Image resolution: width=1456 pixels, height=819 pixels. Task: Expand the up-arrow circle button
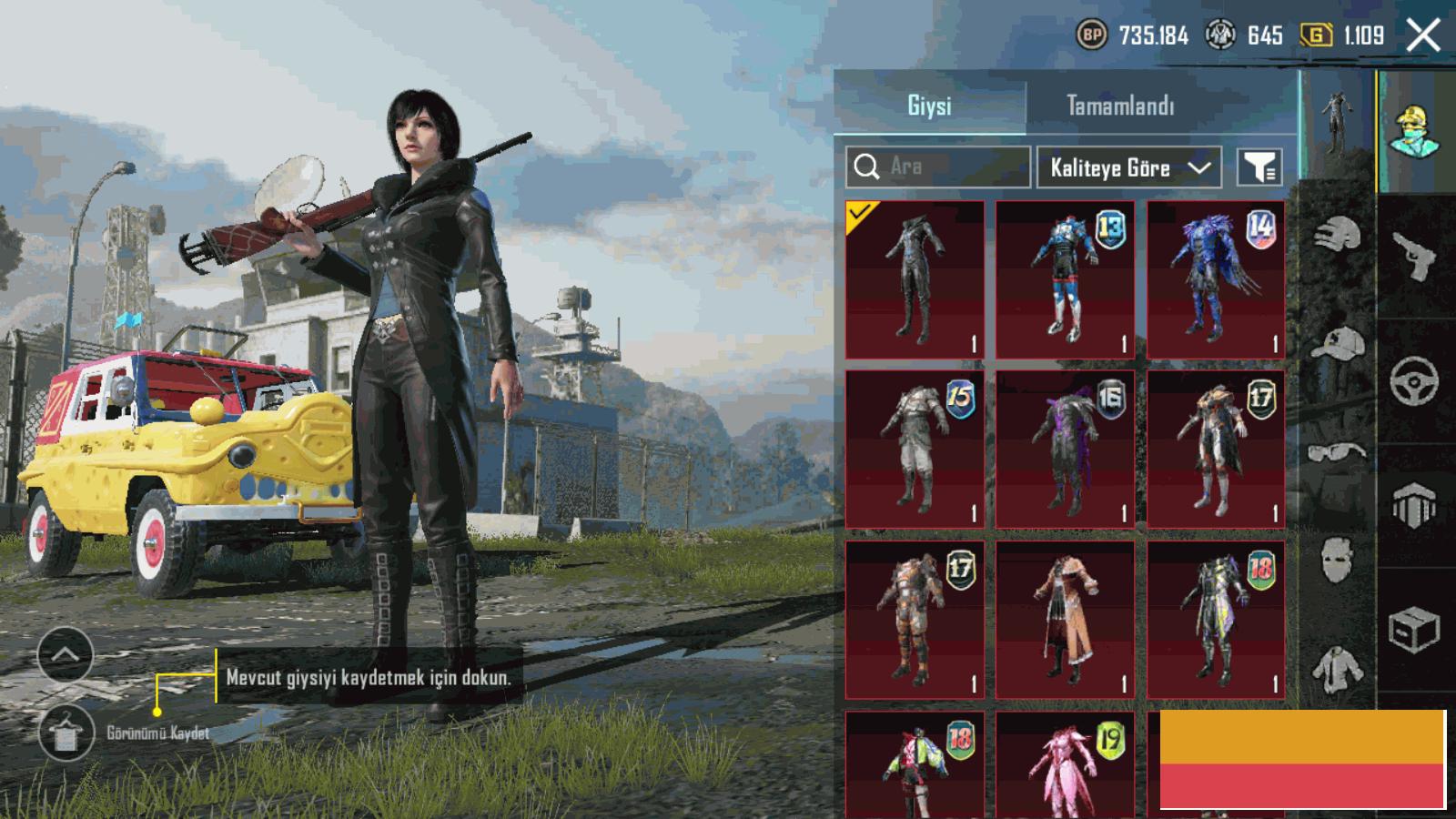click(x=65, y=654)
